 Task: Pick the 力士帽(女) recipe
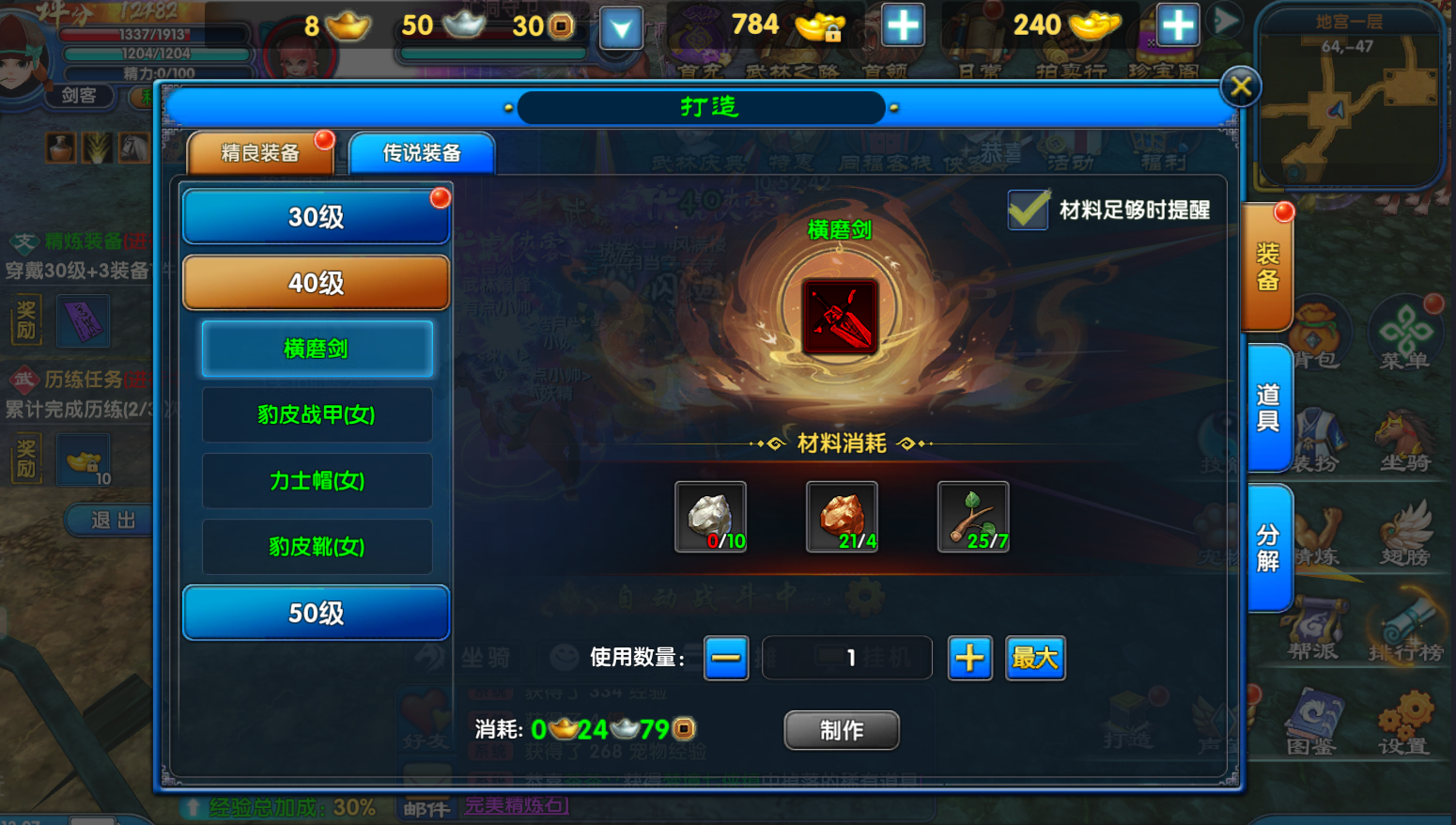(x=317, y=480)
